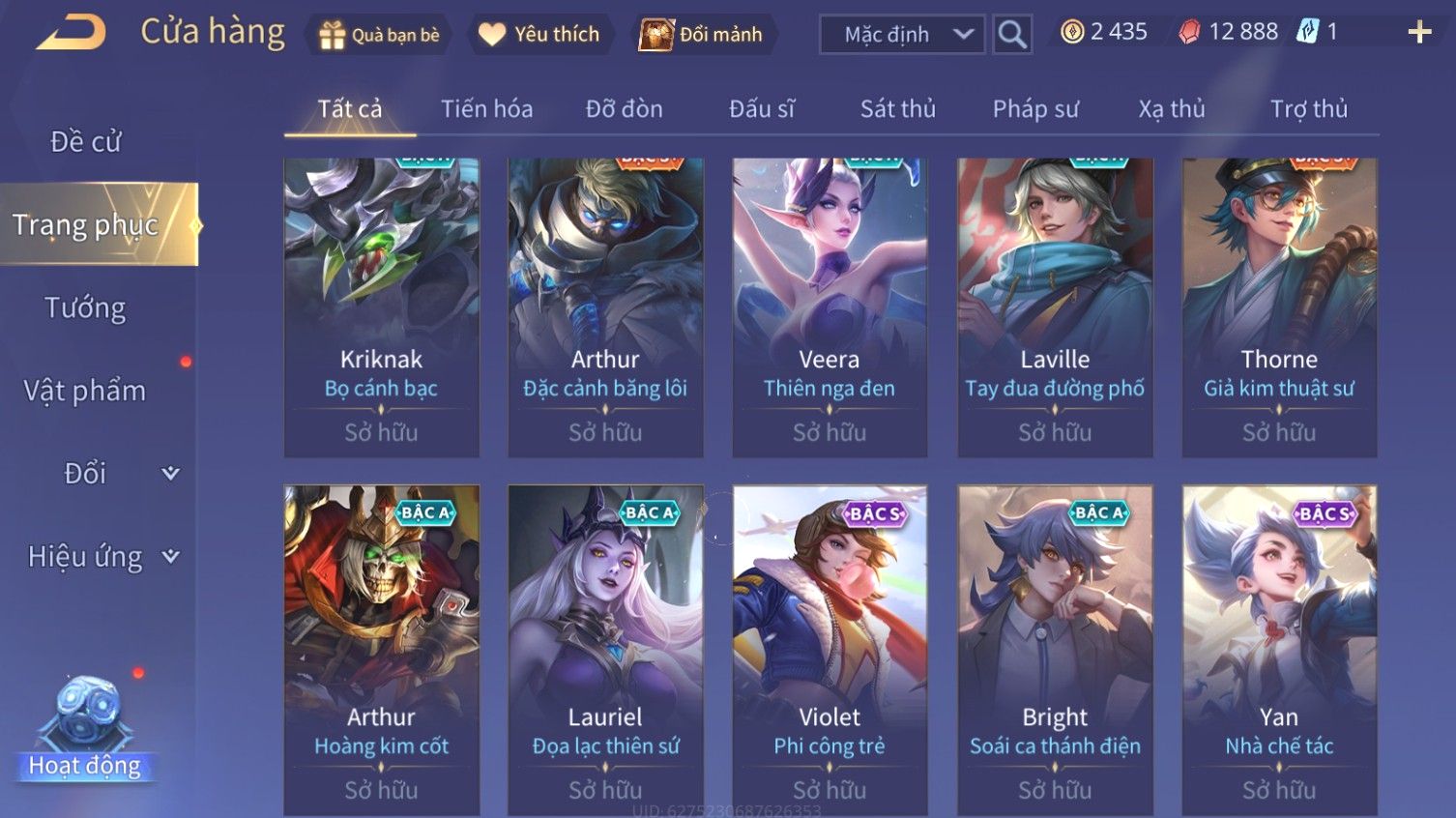Open the Tướng sidebar section

pos(86,308)
